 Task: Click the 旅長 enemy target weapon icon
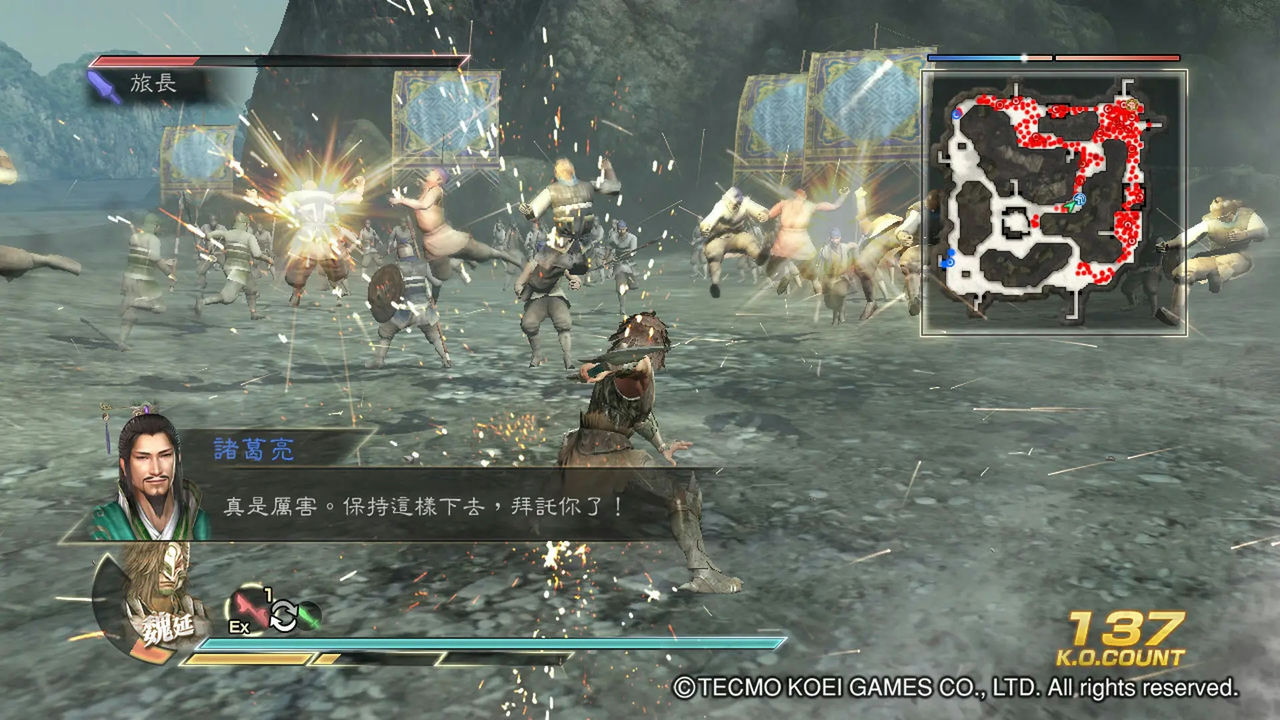[x=106, y=86]
